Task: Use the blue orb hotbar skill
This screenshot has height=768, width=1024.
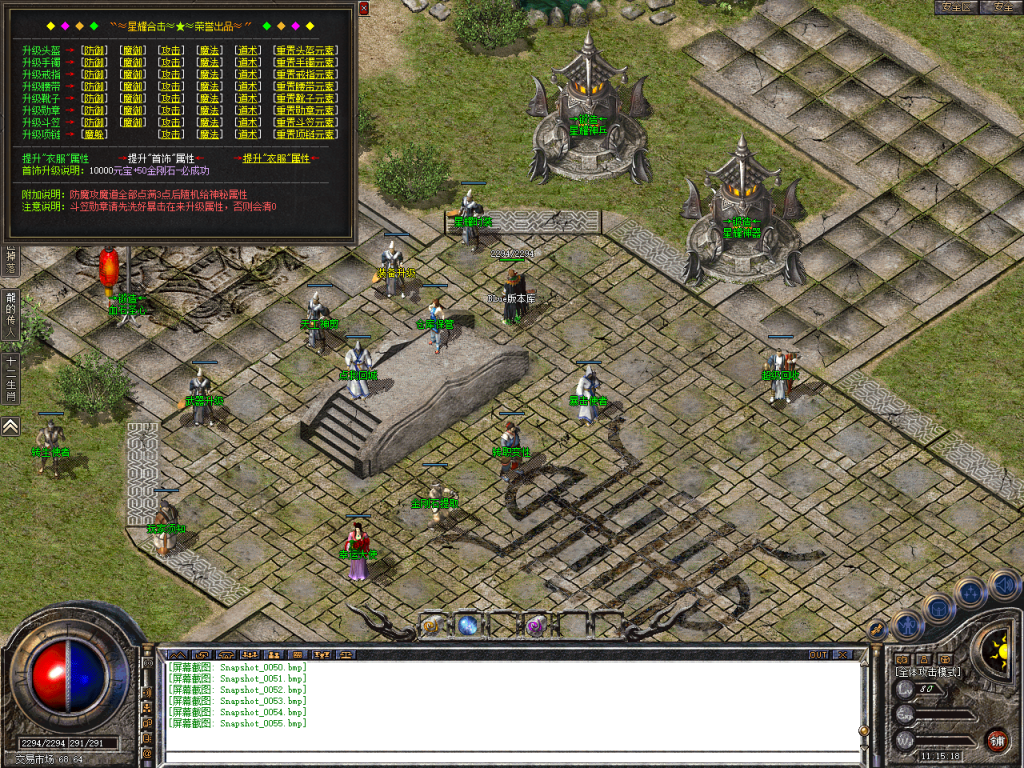Action: pos(467,626)
